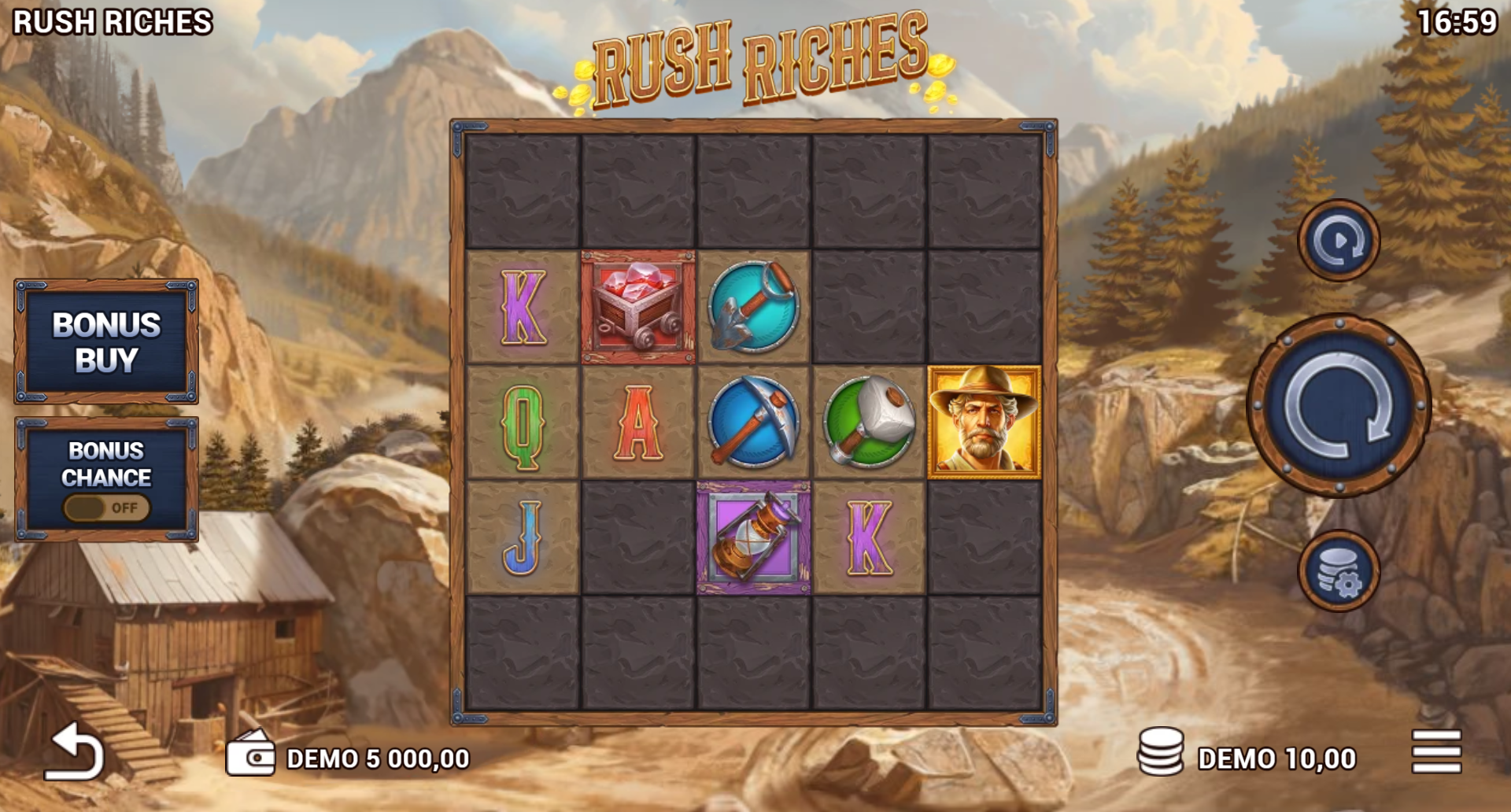Enable the Bonus Chance feature
This screenshot has width=1511, height=812.
(x=107, y=508)
